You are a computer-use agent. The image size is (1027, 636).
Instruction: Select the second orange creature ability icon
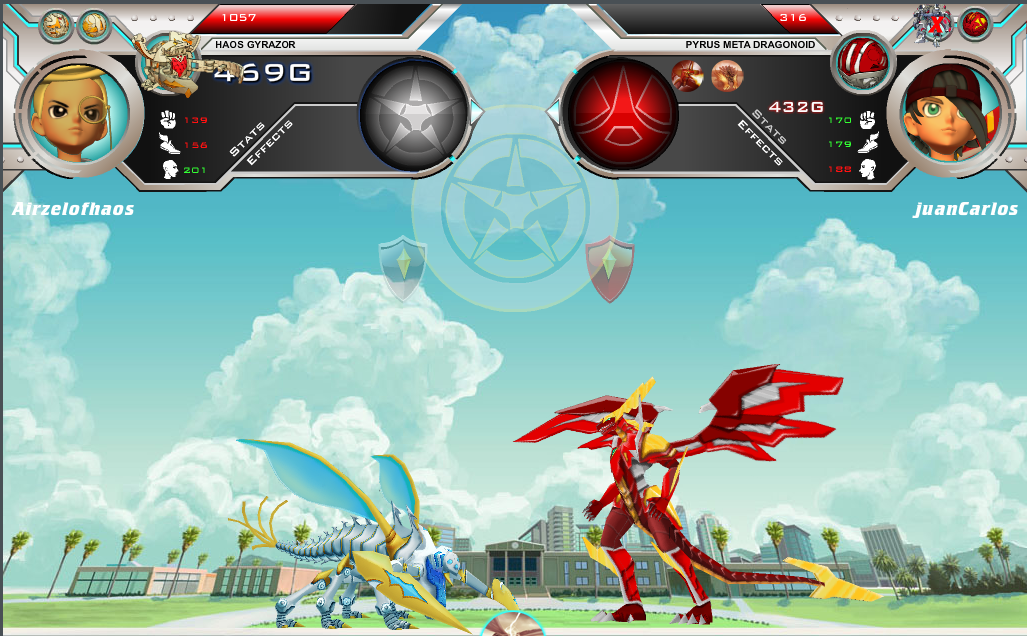(x=727, y=75)
